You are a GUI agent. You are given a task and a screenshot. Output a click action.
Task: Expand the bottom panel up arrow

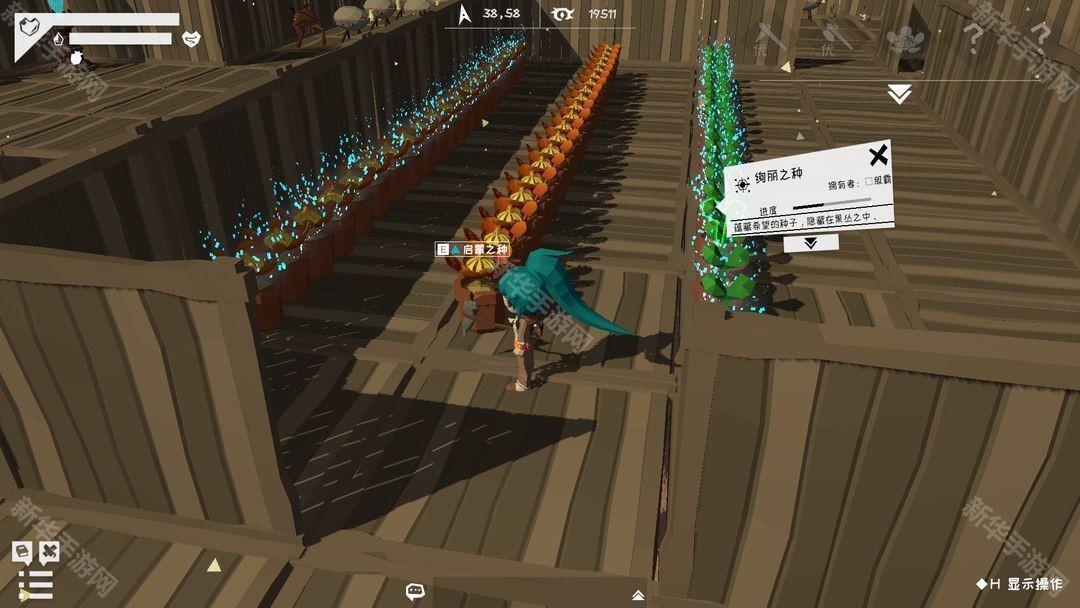click(638, 595)
